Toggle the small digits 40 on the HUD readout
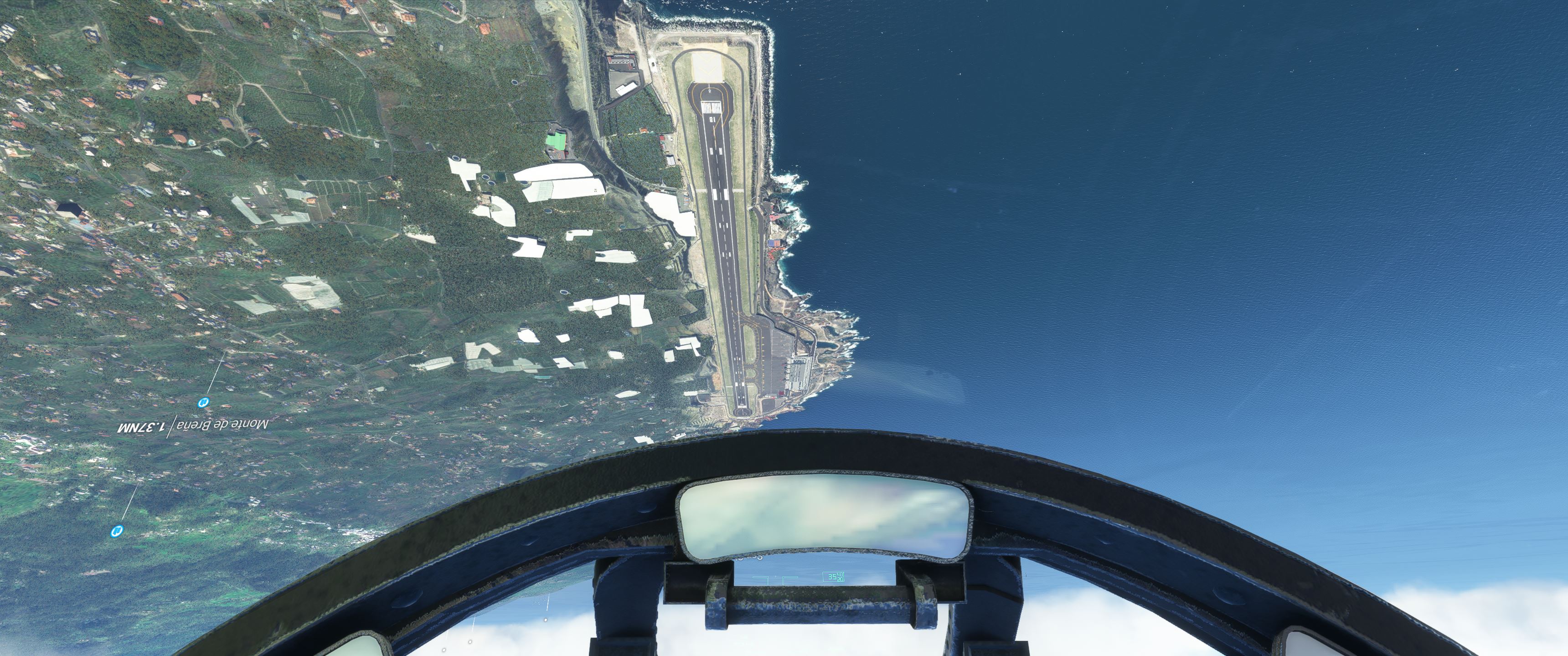 click(x=840, y=574)
